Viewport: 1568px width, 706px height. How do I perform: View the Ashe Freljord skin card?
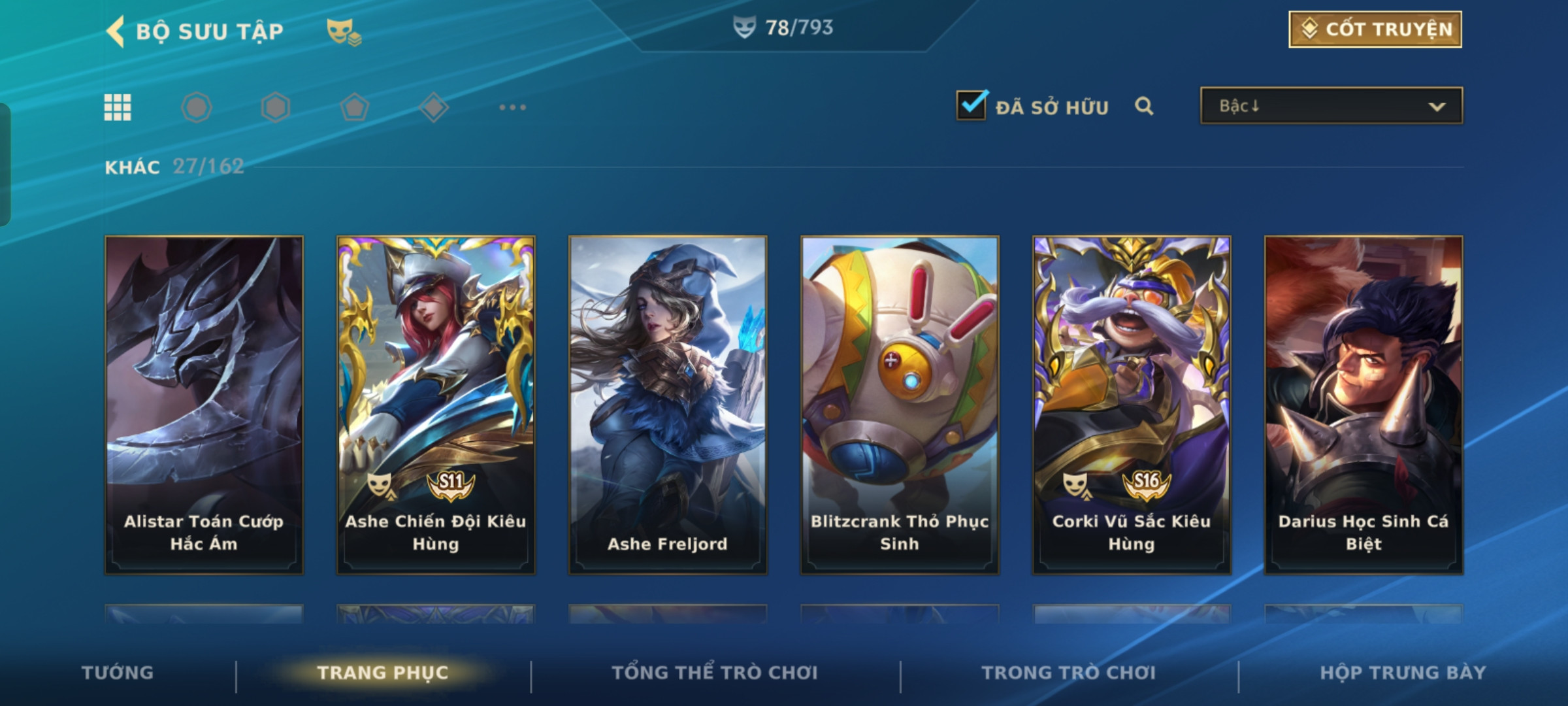click(x=668, y=405)
